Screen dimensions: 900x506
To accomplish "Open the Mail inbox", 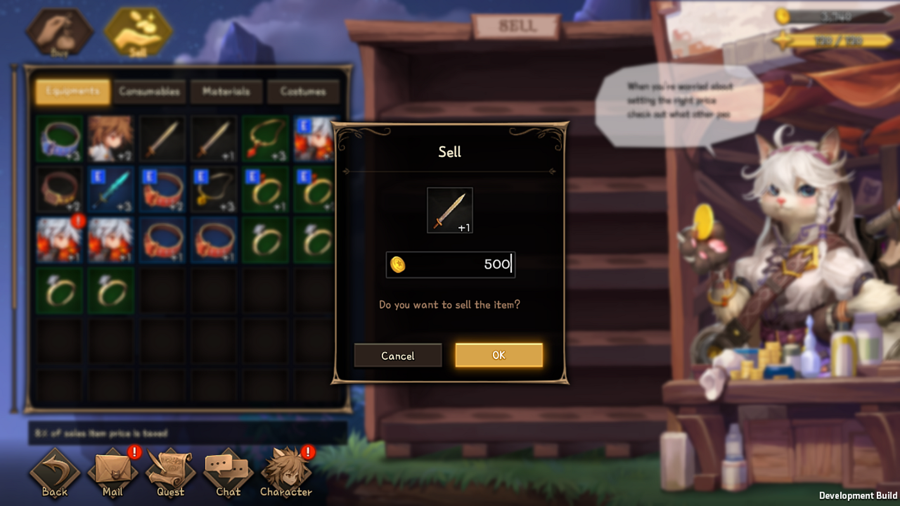I will point(112,473).
